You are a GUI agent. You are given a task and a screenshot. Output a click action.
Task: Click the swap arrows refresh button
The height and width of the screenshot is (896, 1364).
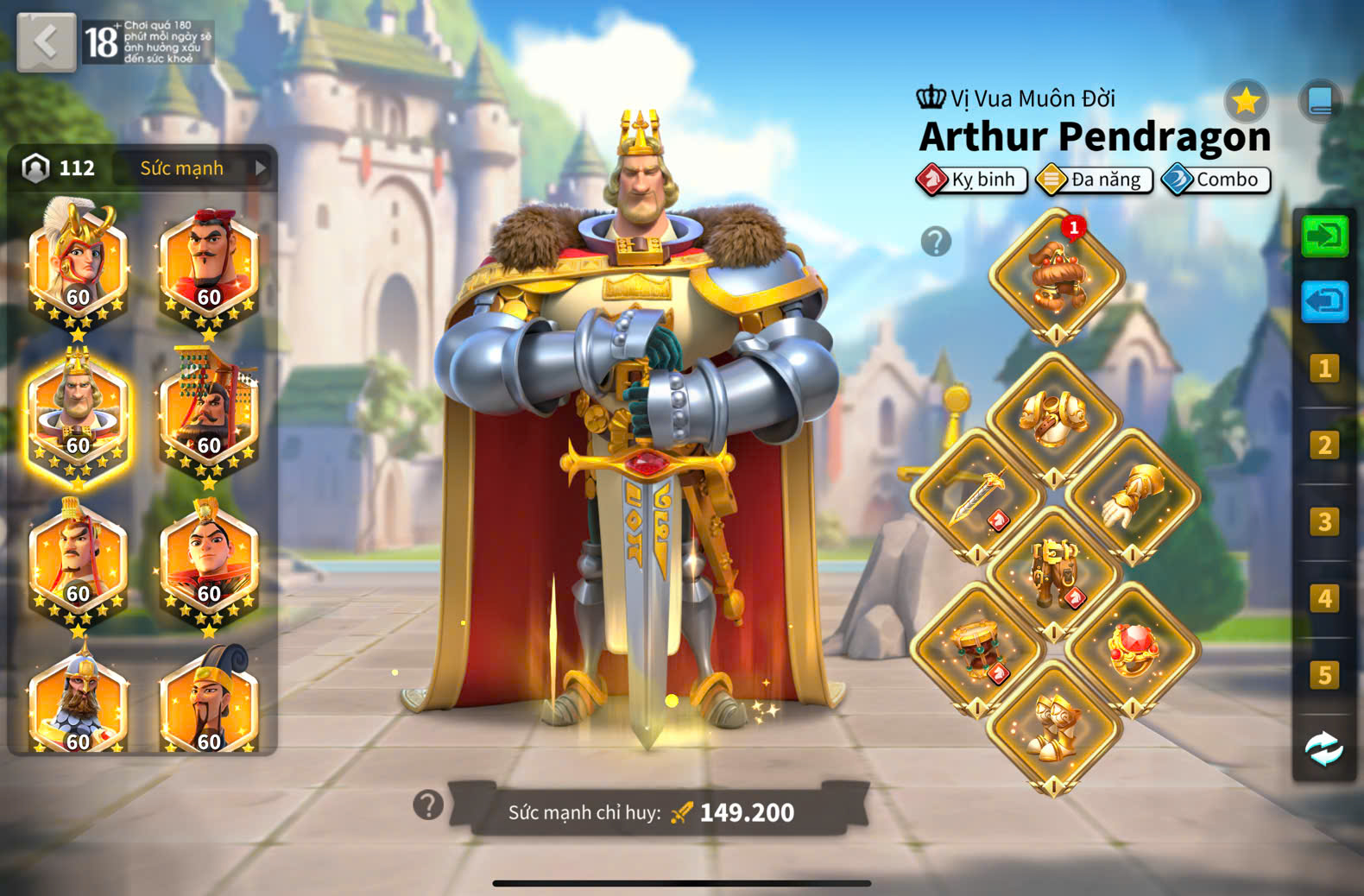point(1323,748)
